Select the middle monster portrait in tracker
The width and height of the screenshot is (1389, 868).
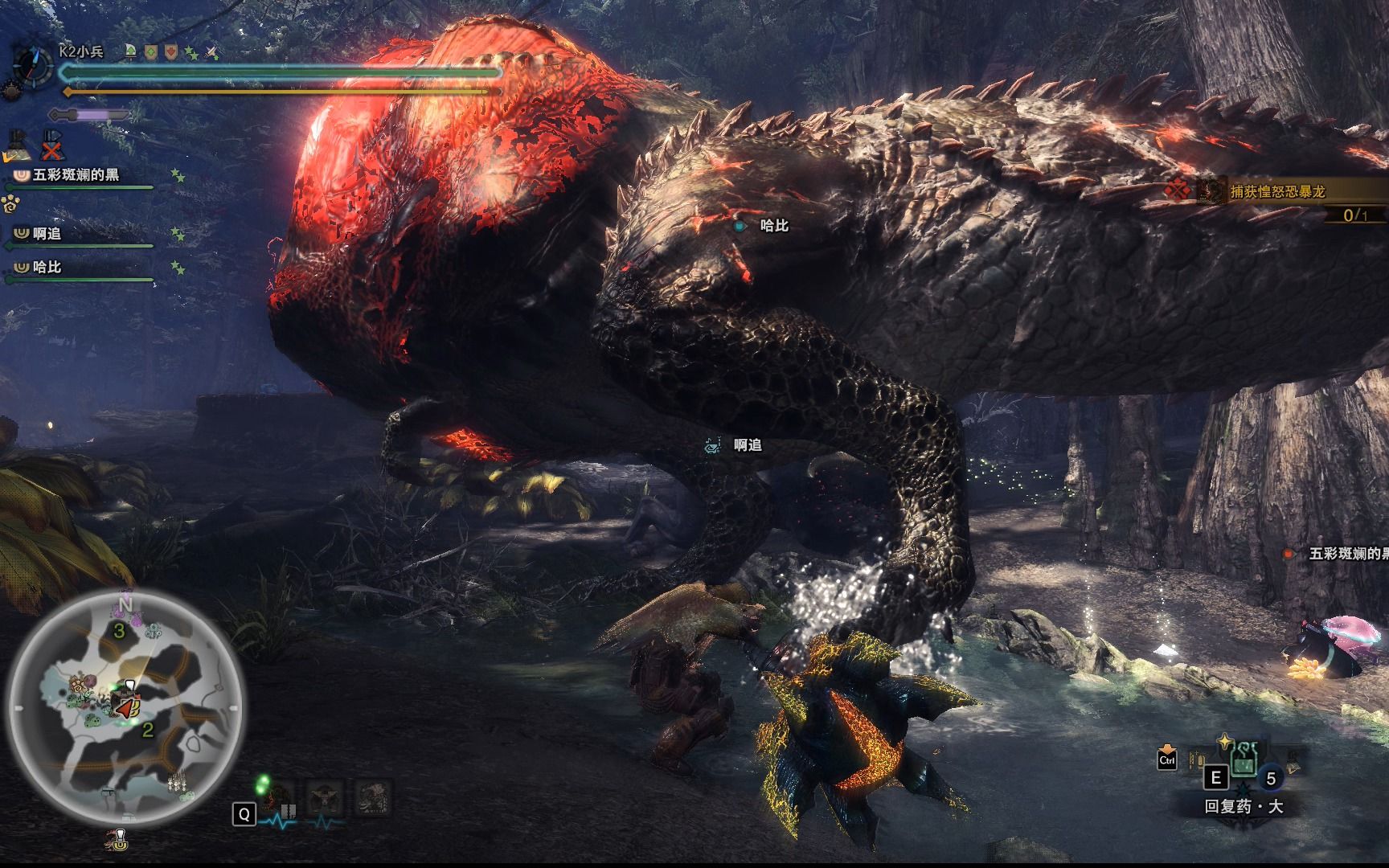click(324, 800)
